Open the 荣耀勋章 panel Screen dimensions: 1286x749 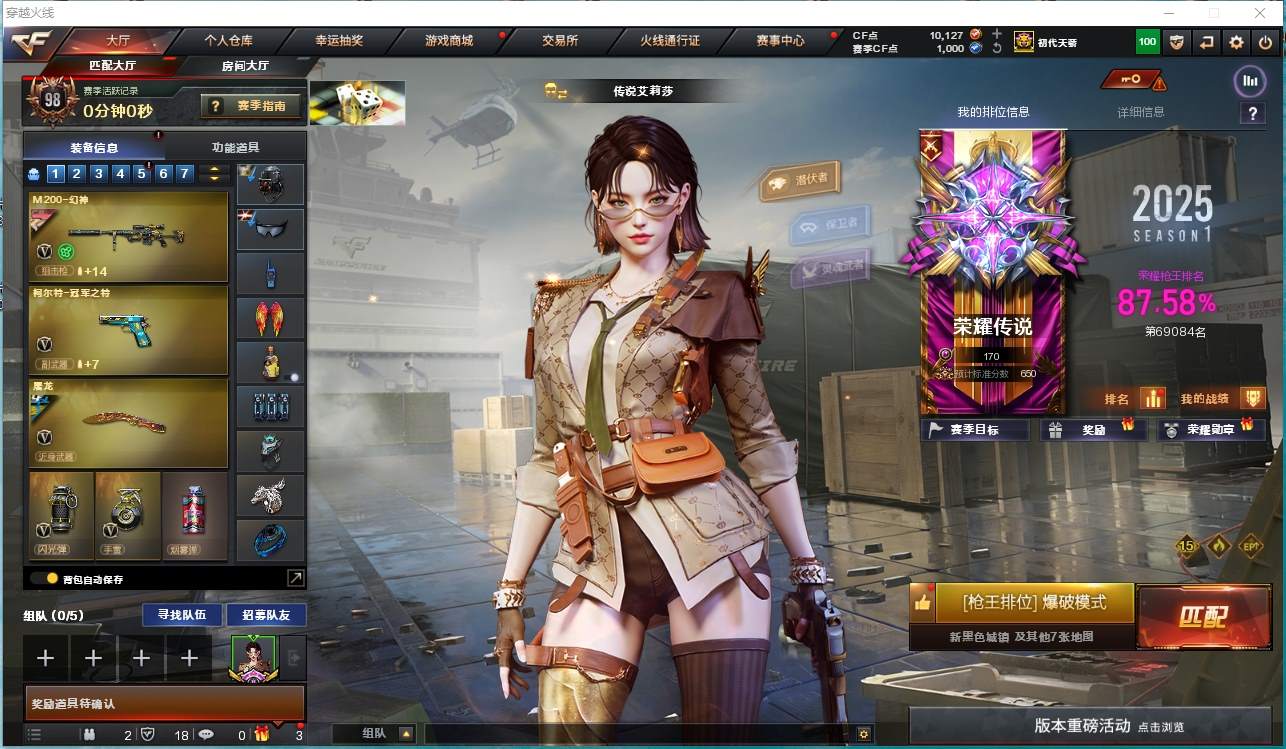(x=1211, y=430)
